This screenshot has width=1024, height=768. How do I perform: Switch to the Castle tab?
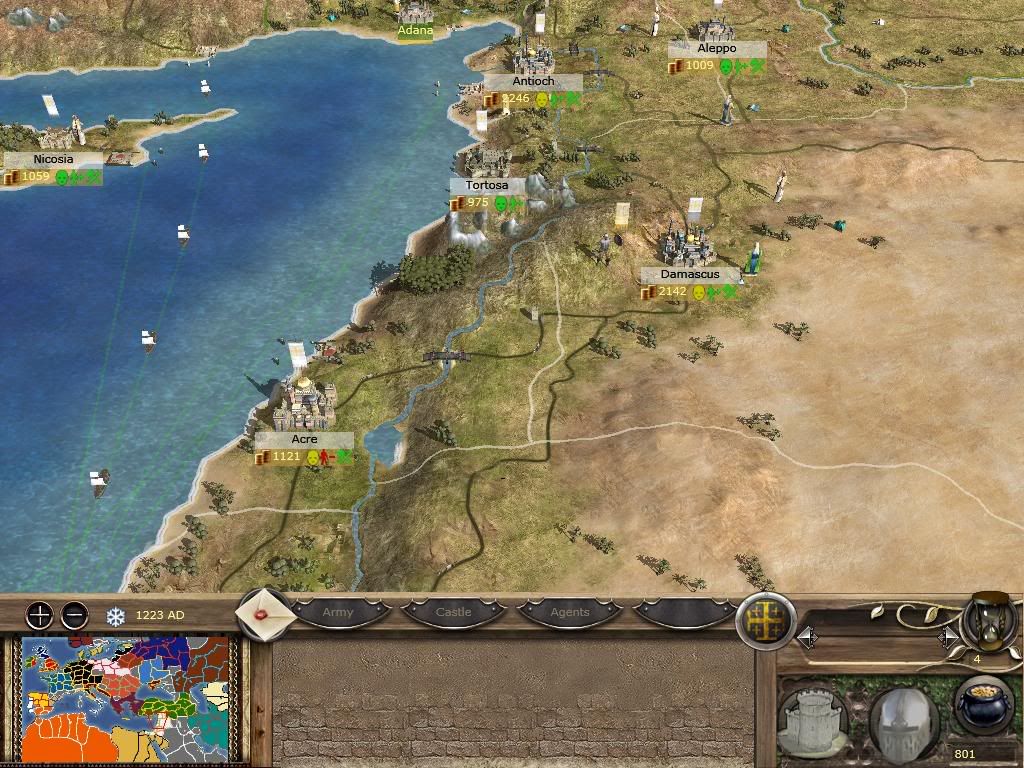pos(453,612)
